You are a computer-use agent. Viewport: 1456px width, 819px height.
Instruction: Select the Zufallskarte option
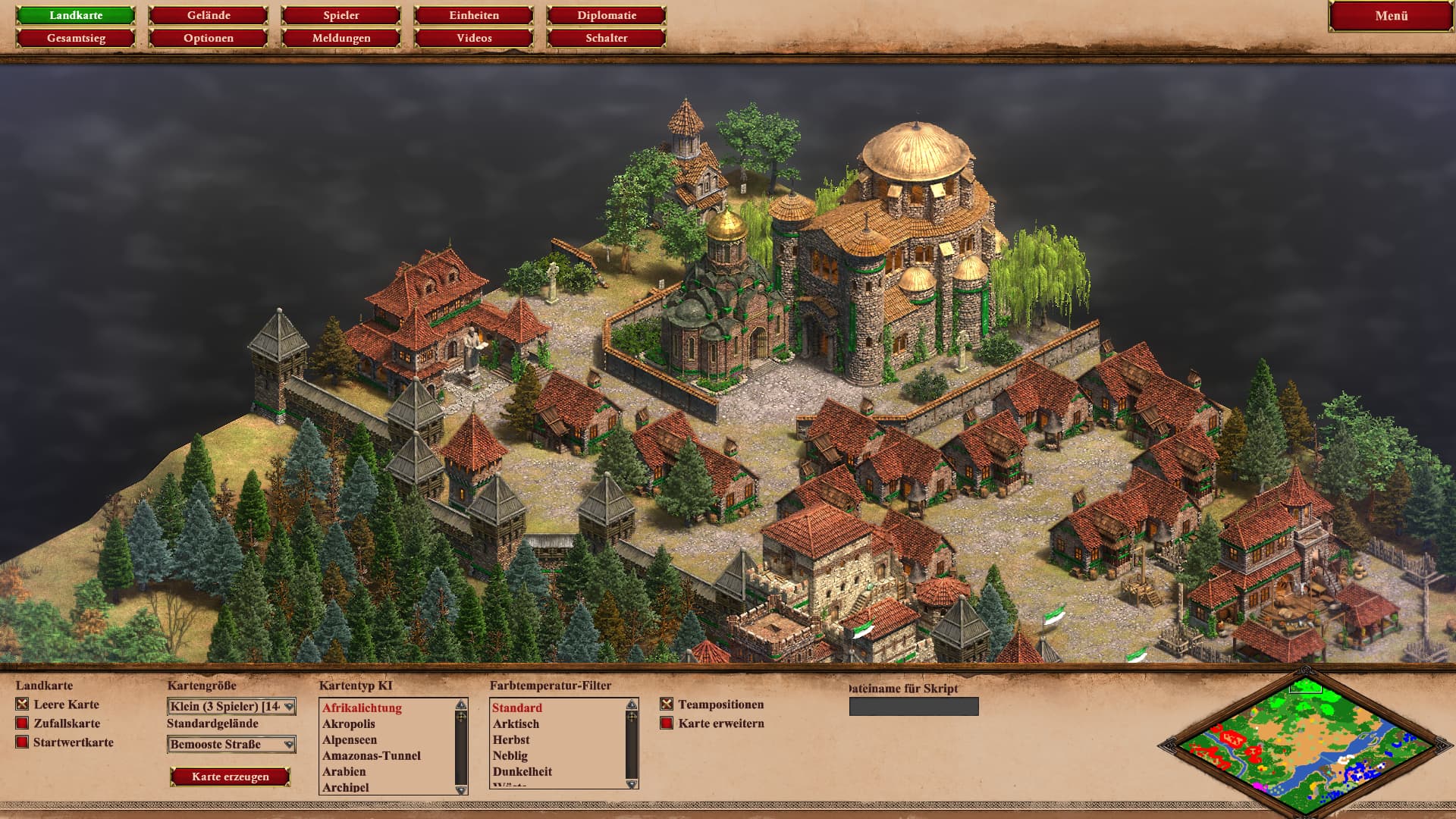click(23, 723)
